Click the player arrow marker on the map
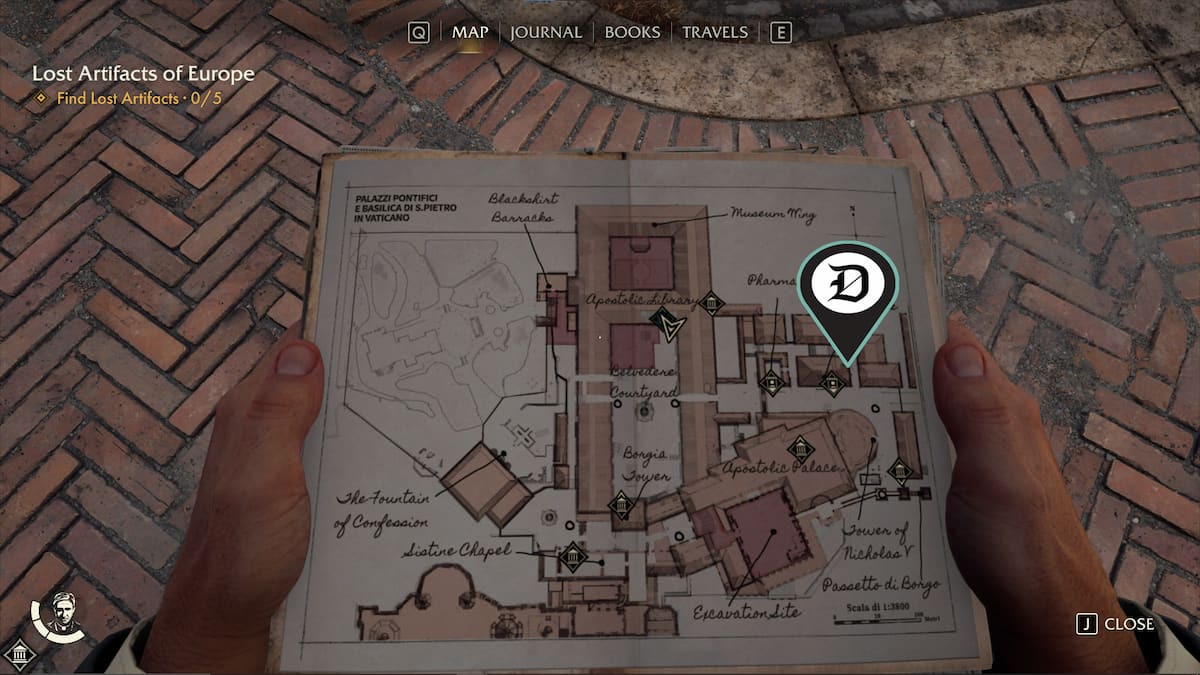Screen dimensions: 1200x675 click(x=663, y=323)
